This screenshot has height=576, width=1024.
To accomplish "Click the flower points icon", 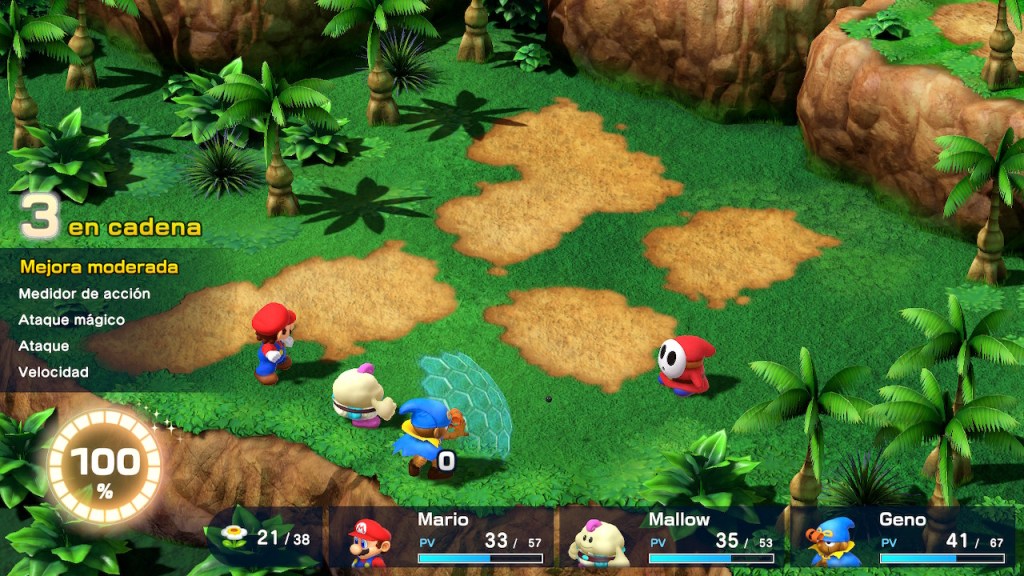I will click(x=233, y=538).
